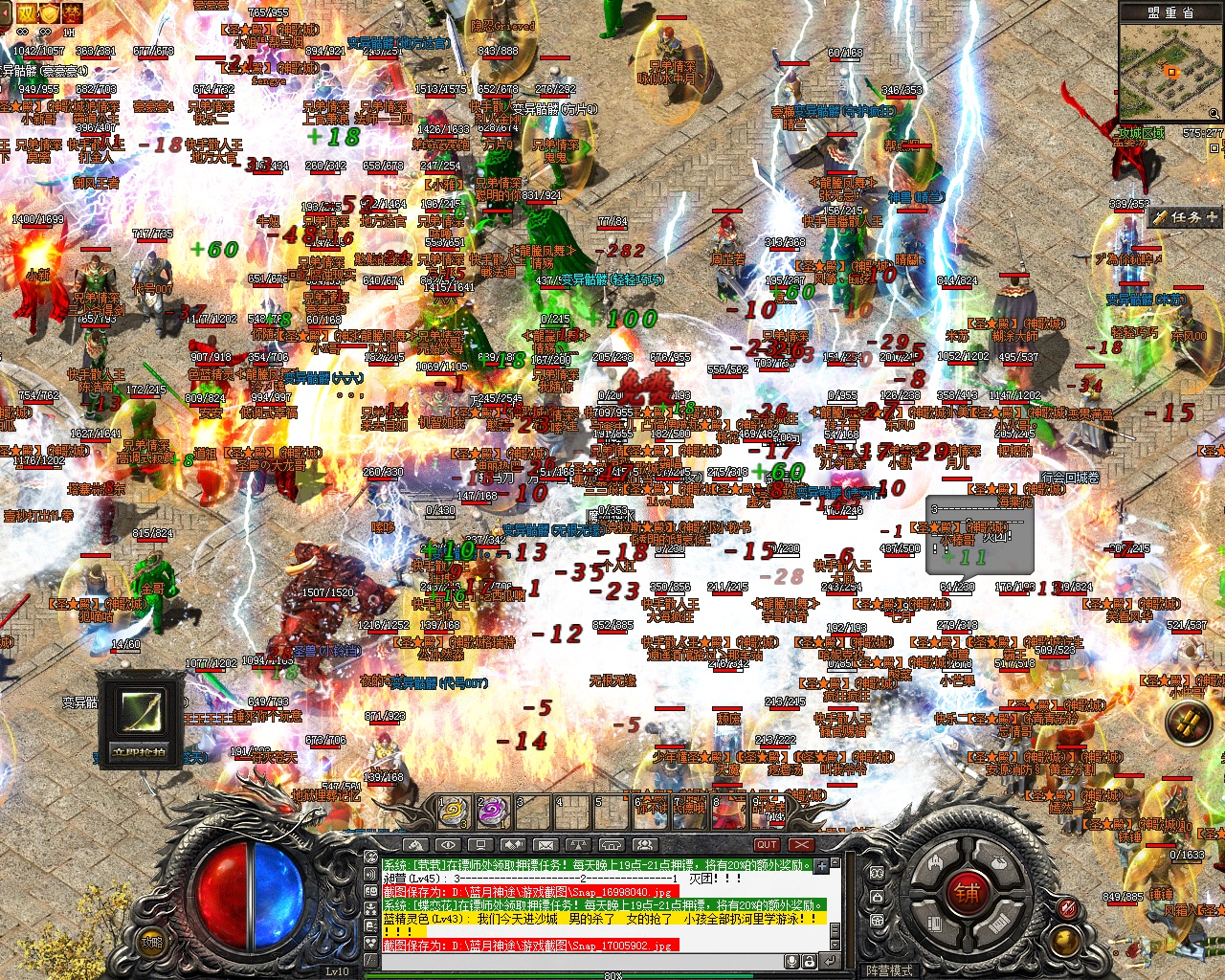Expand chat with the plus button
The width and height of the screenshot is (1225, 980).
click(x=822, y=865)
